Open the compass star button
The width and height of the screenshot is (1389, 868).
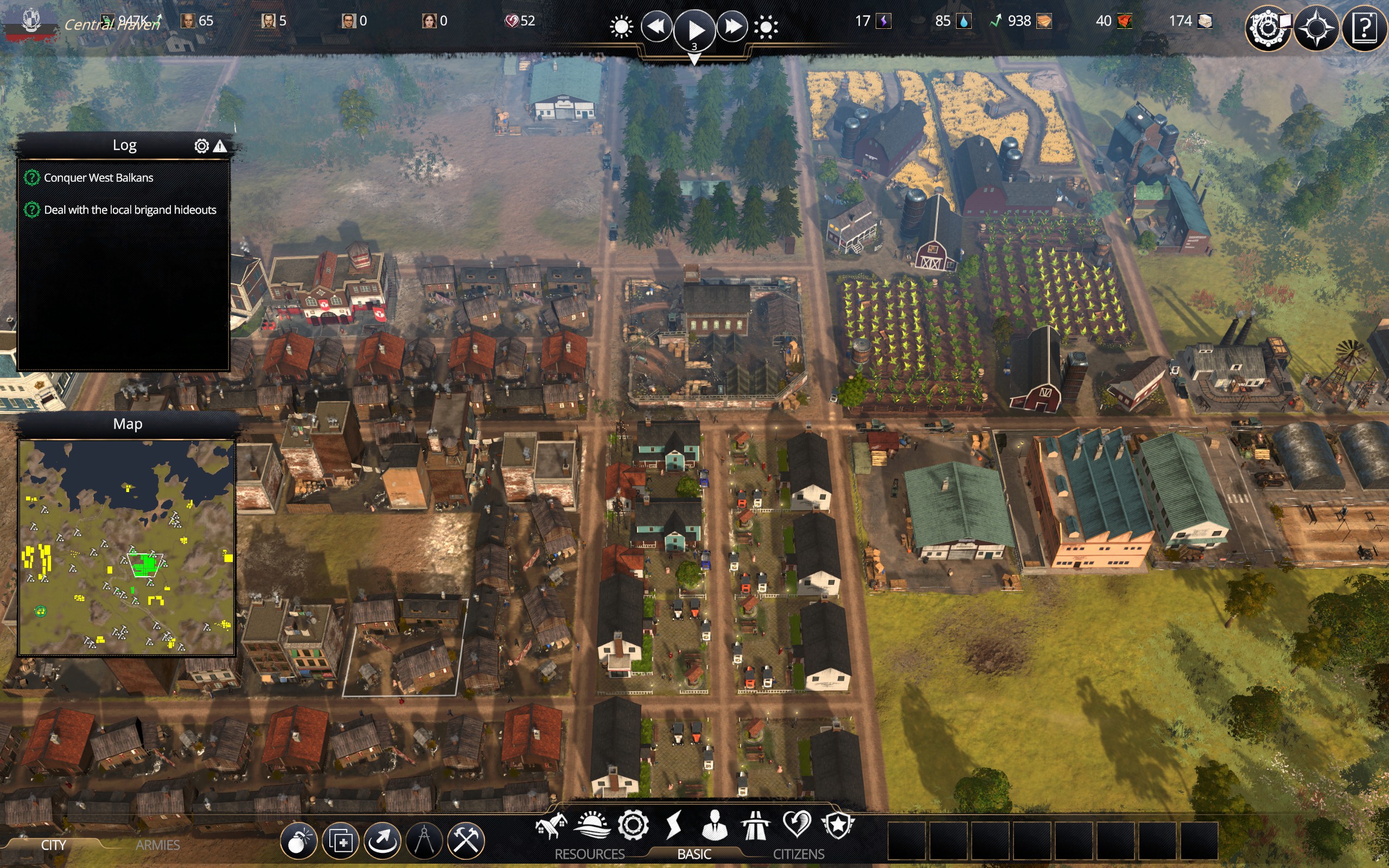(1316, 28)
